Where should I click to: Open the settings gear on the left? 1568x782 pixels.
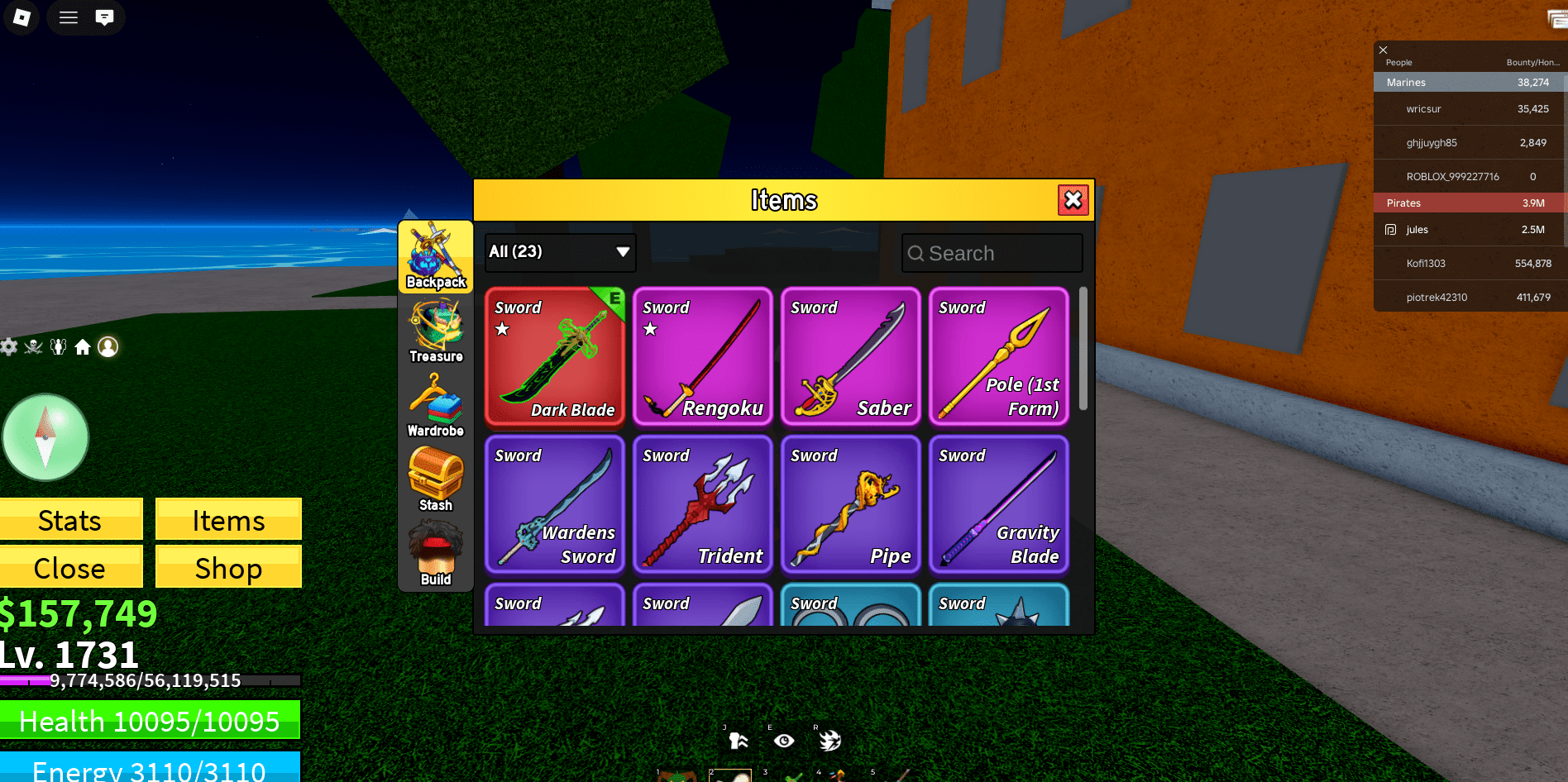click(x=8, y=347)
